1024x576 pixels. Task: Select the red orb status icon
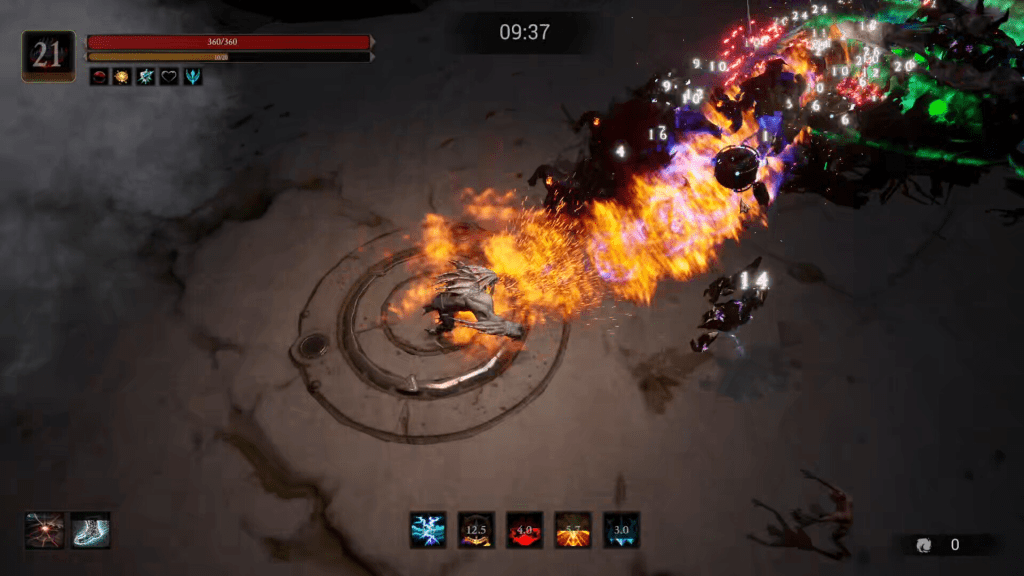[99, 76]
